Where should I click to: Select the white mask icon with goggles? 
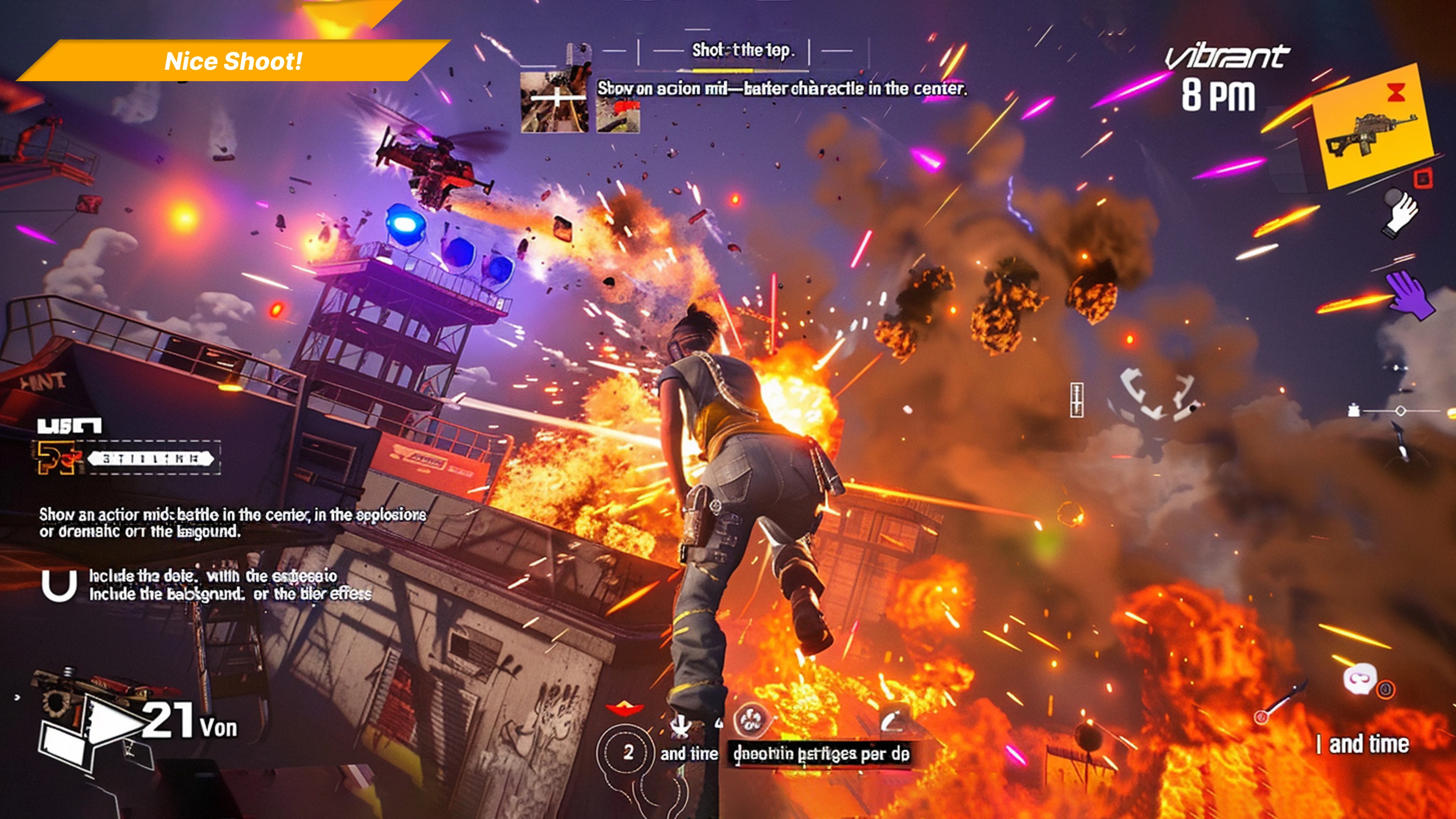point(1359,679)
